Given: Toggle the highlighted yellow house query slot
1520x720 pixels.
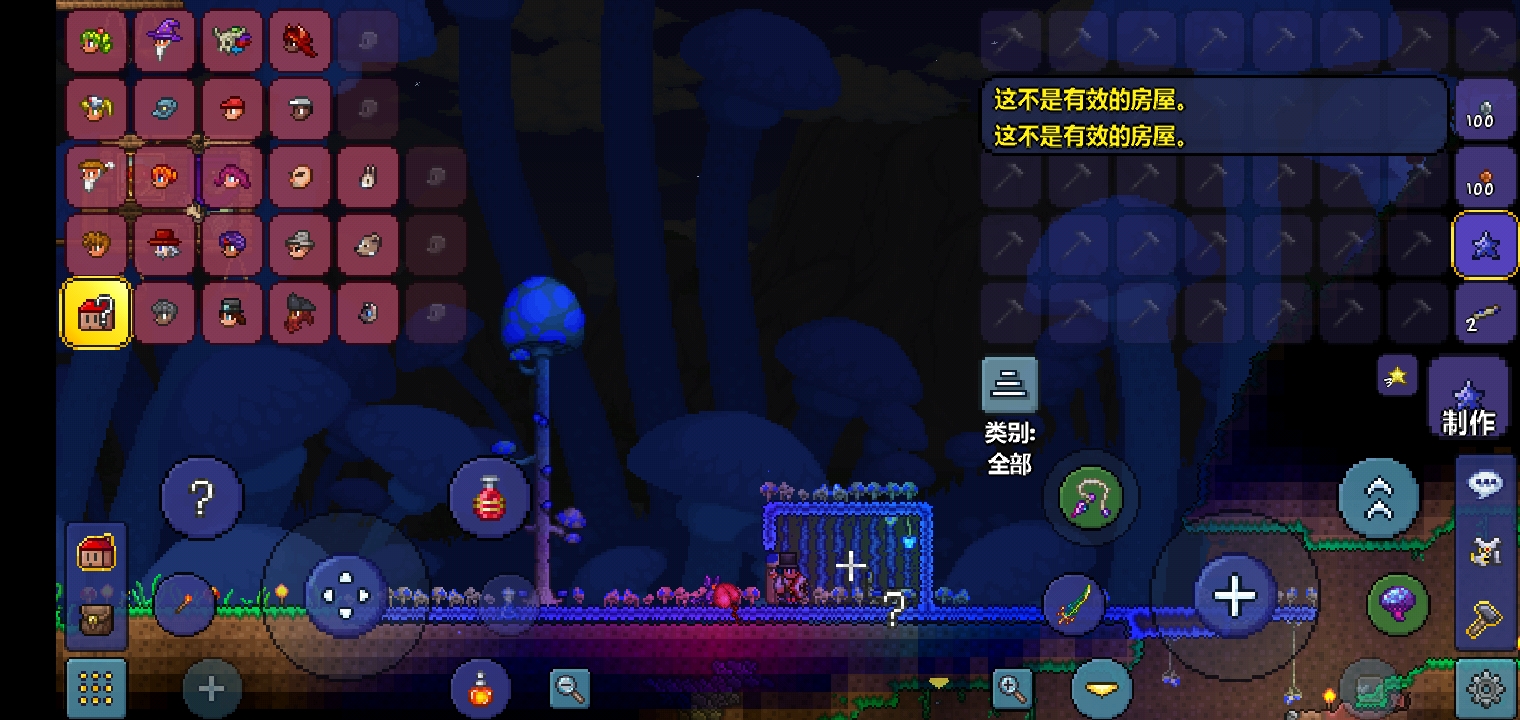Looking at the screenshot, I should pos(96,313).
